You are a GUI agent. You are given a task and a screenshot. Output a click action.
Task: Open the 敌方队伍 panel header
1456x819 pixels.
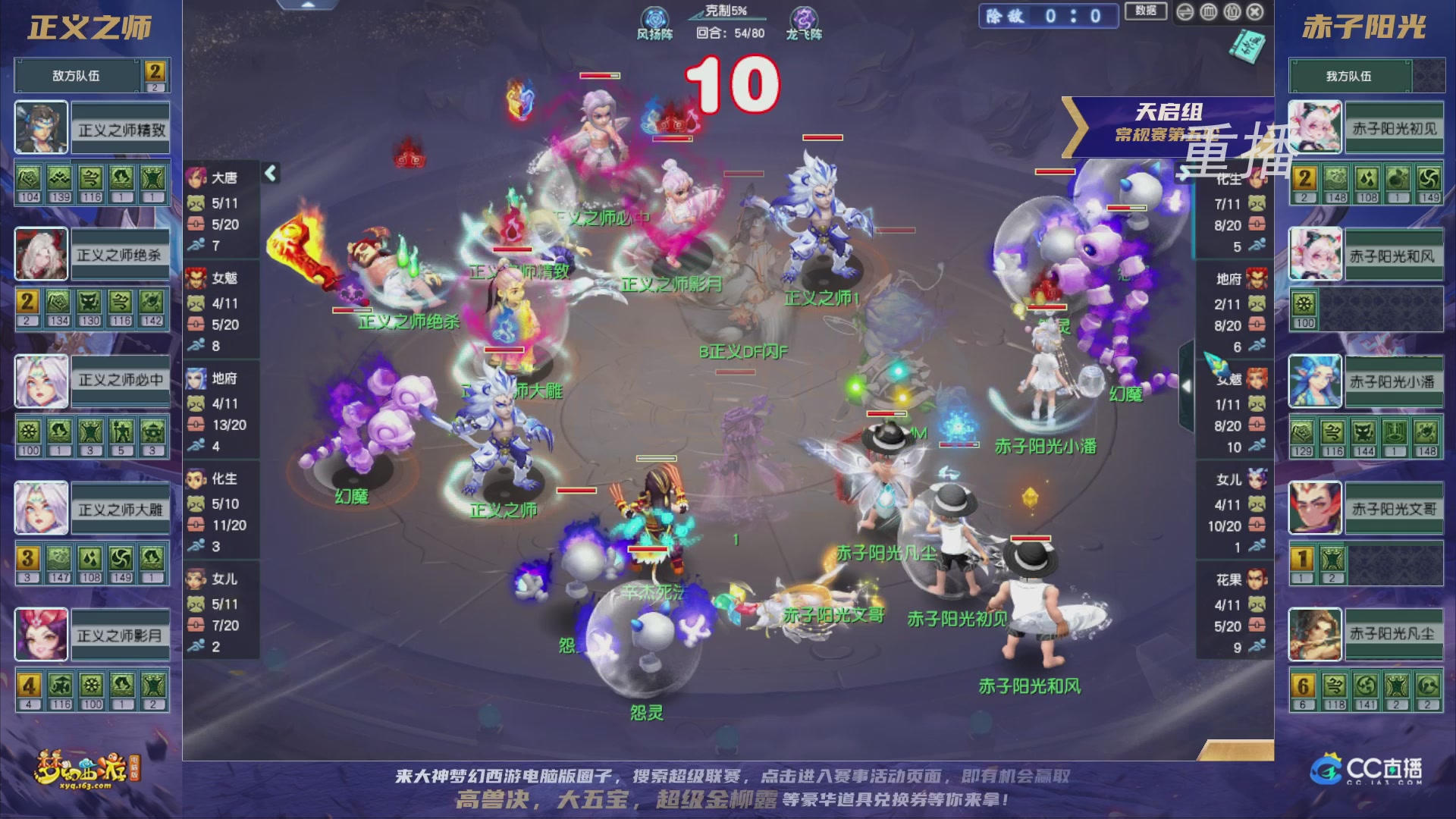point(76,75)
